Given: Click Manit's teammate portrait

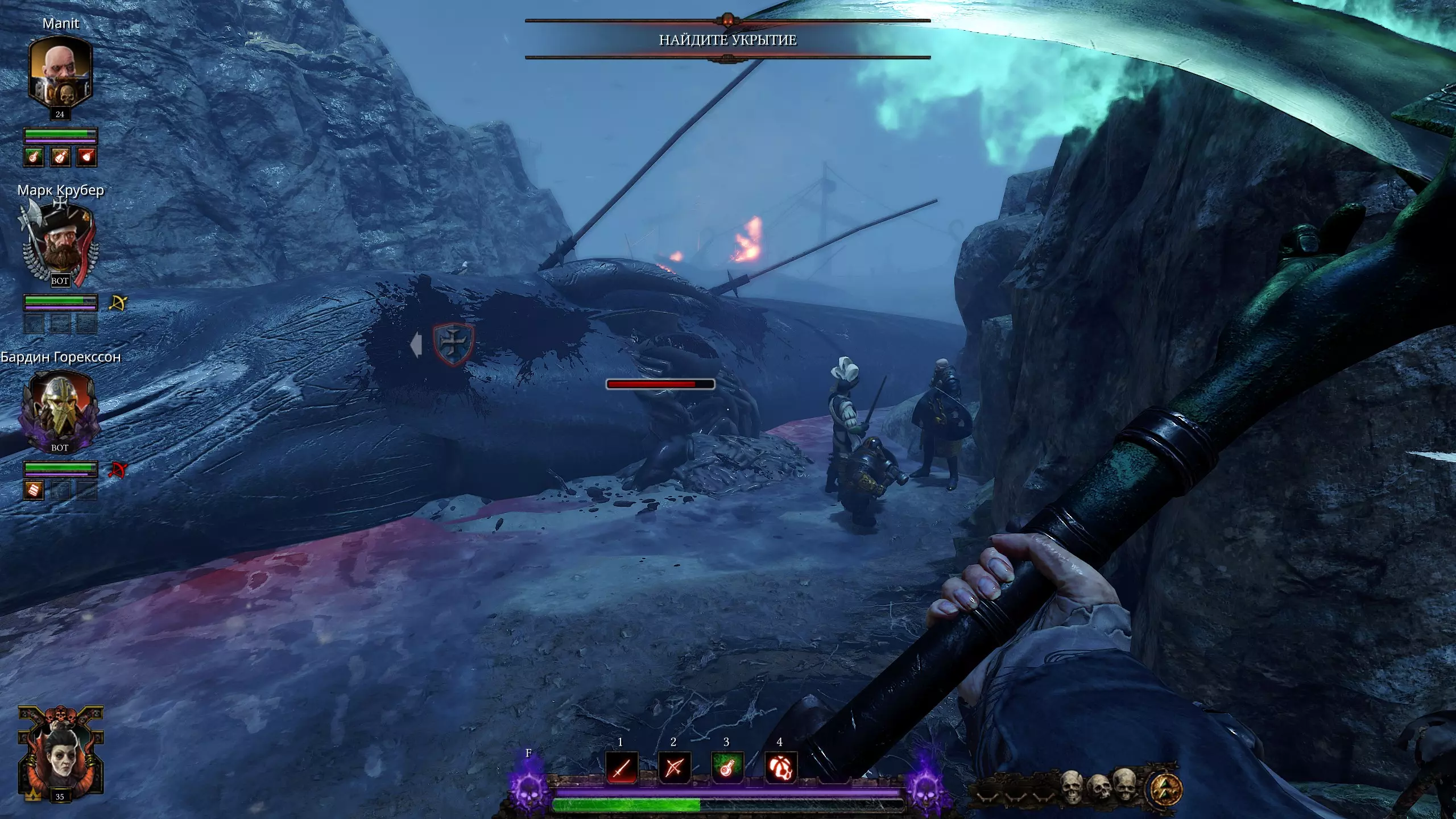Looking at the screenshot, I should tap(60, 71).
